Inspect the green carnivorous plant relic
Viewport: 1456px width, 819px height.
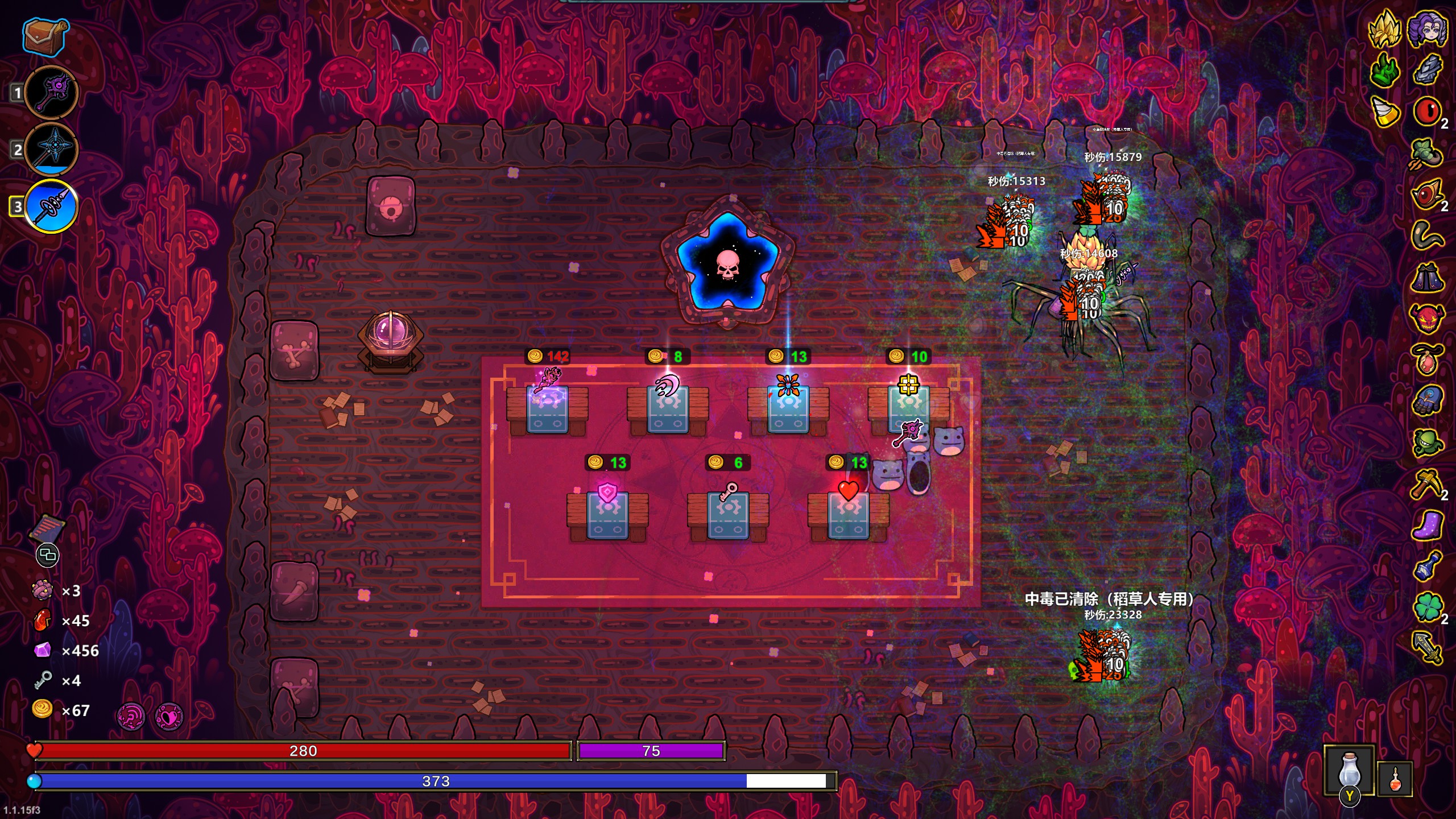(x=1426, y=442)
